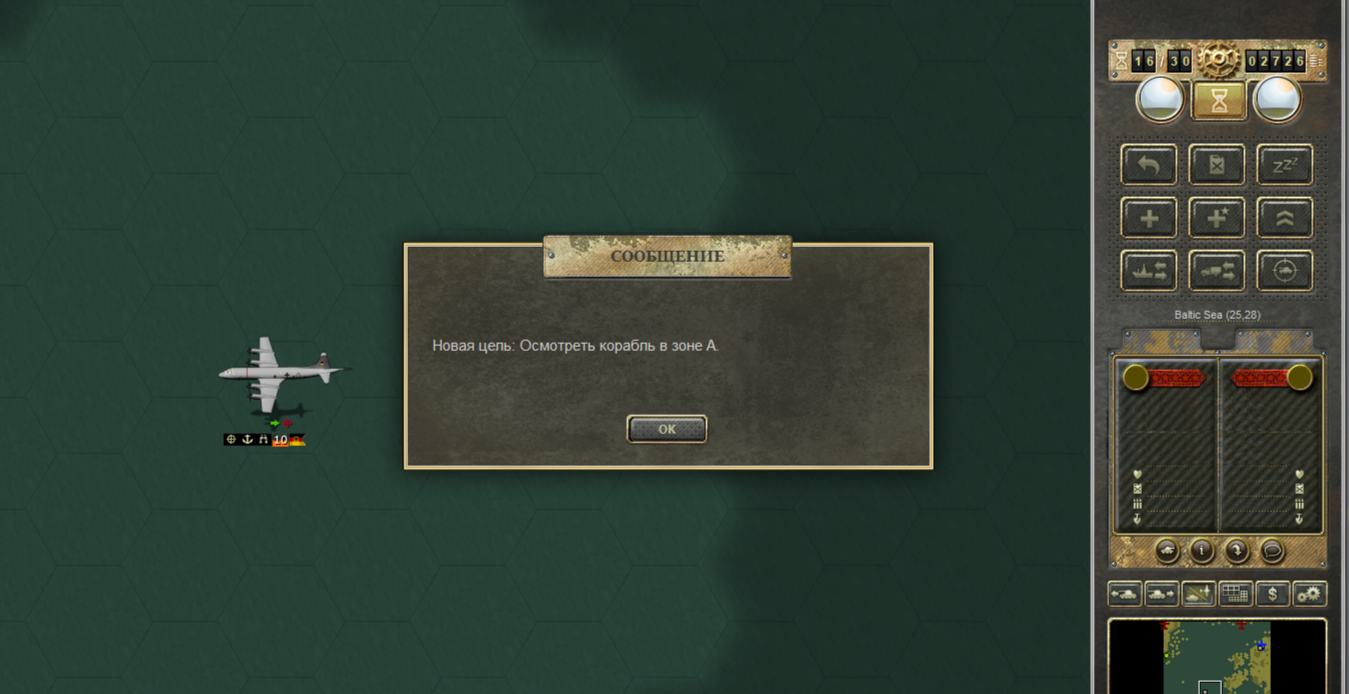Select previous unit with left-arrow tank button
The width and height of the screenshot is (1349, 694).
[1125, 594]
